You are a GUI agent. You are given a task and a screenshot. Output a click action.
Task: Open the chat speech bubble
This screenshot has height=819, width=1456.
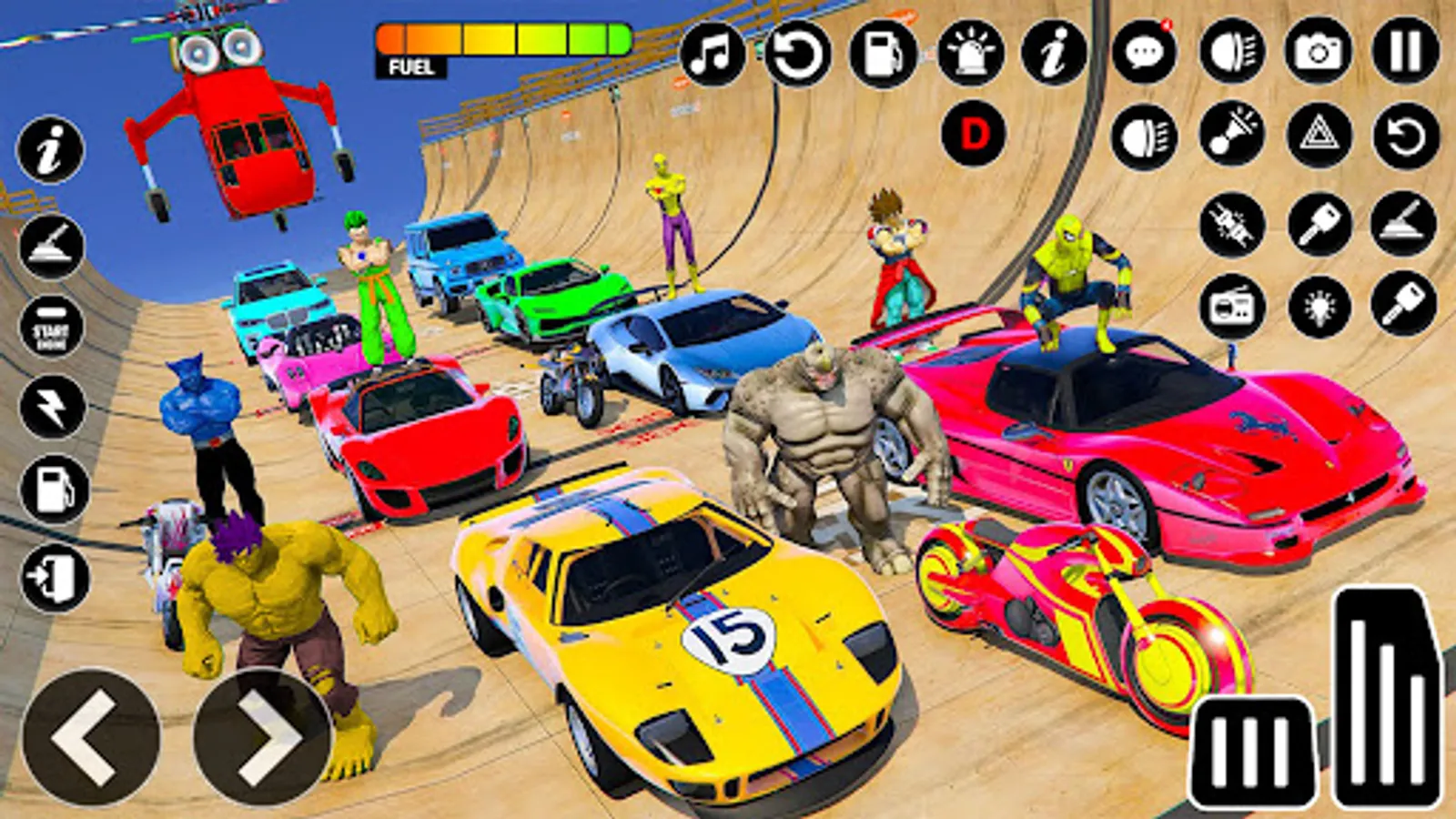[1144, 54]
